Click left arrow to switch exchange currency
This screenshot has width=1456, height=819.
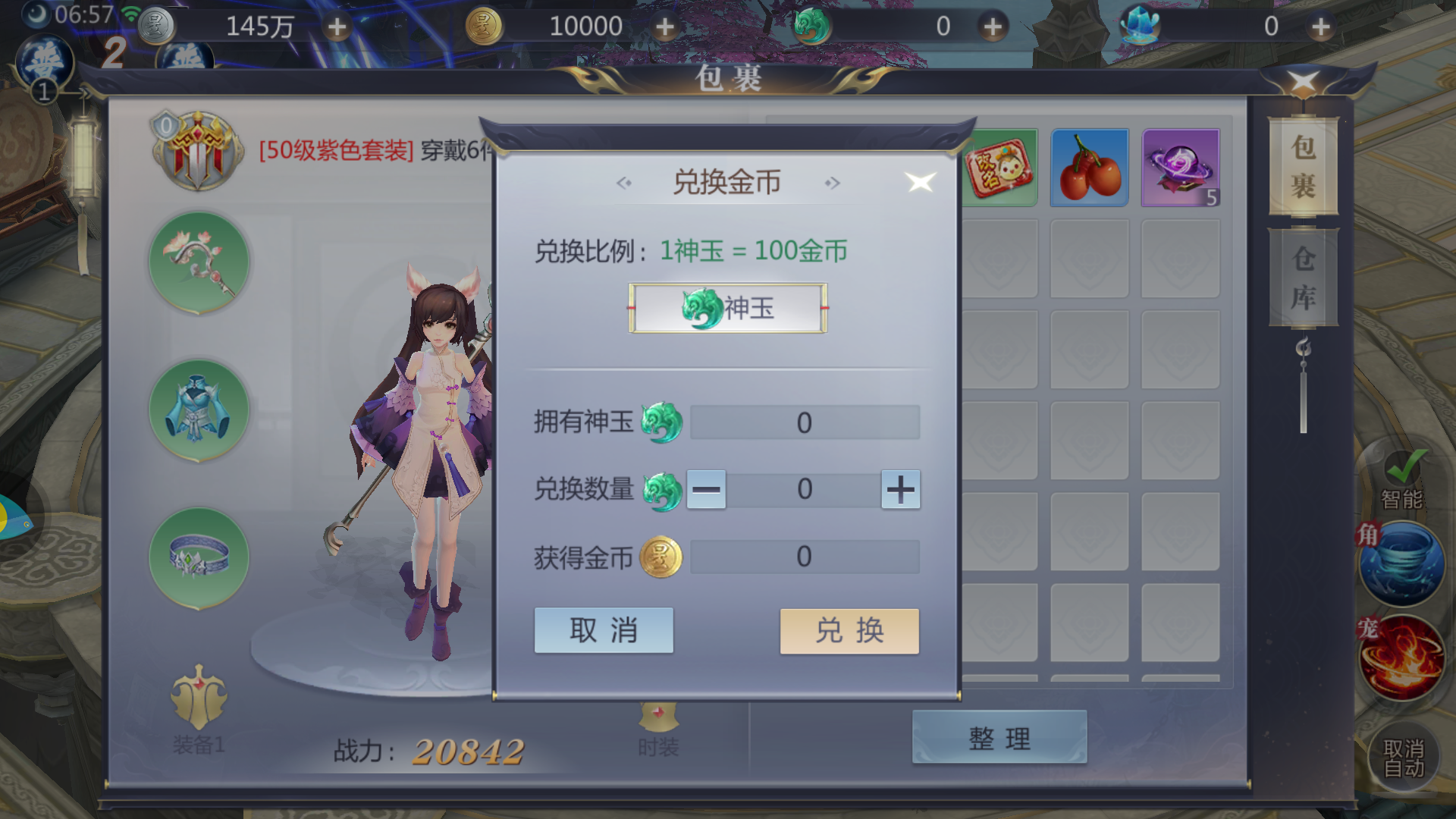click(x=623, y=182)
